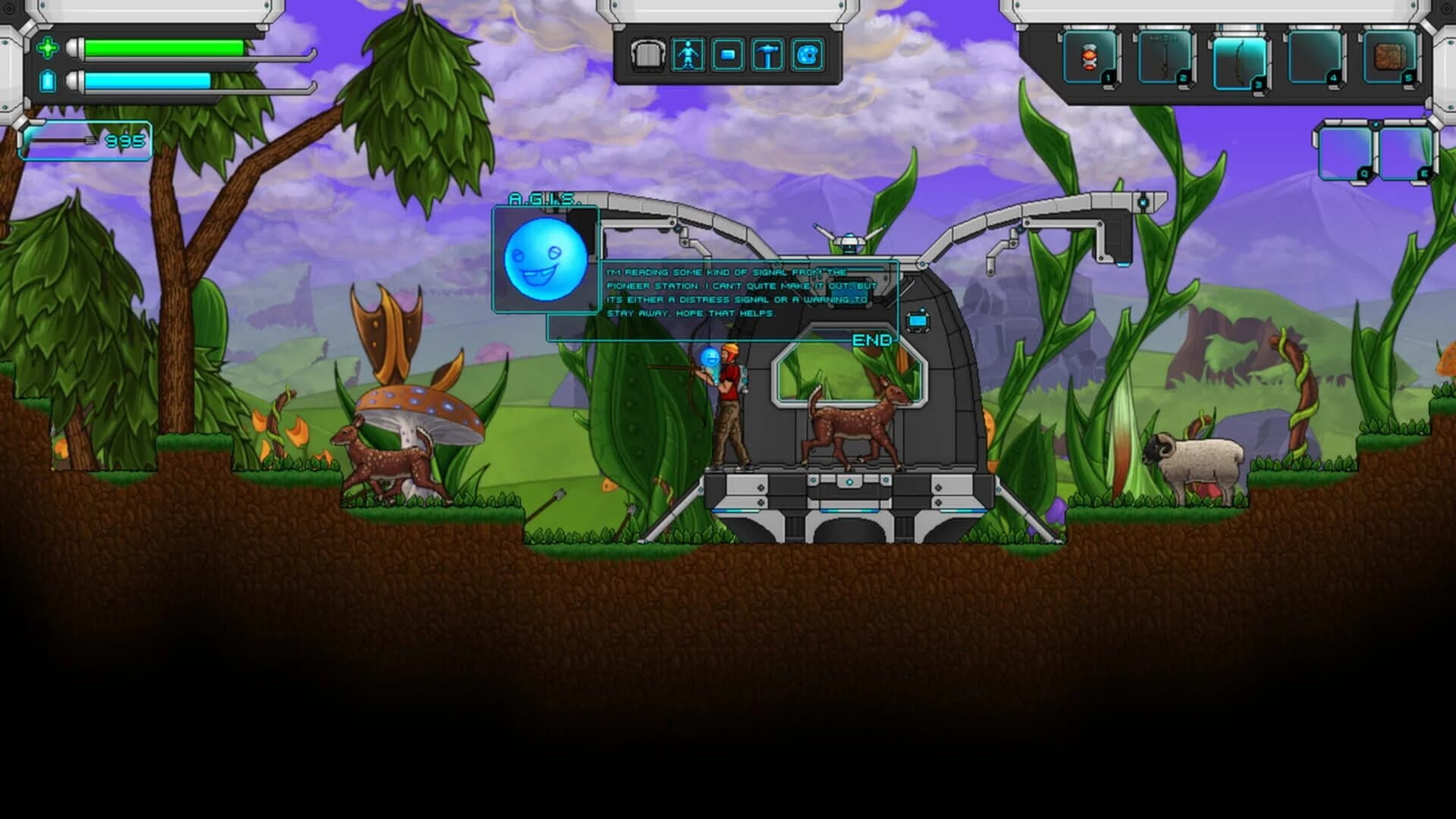Open the inventory using the shirt icon

(x=648, y=55)
